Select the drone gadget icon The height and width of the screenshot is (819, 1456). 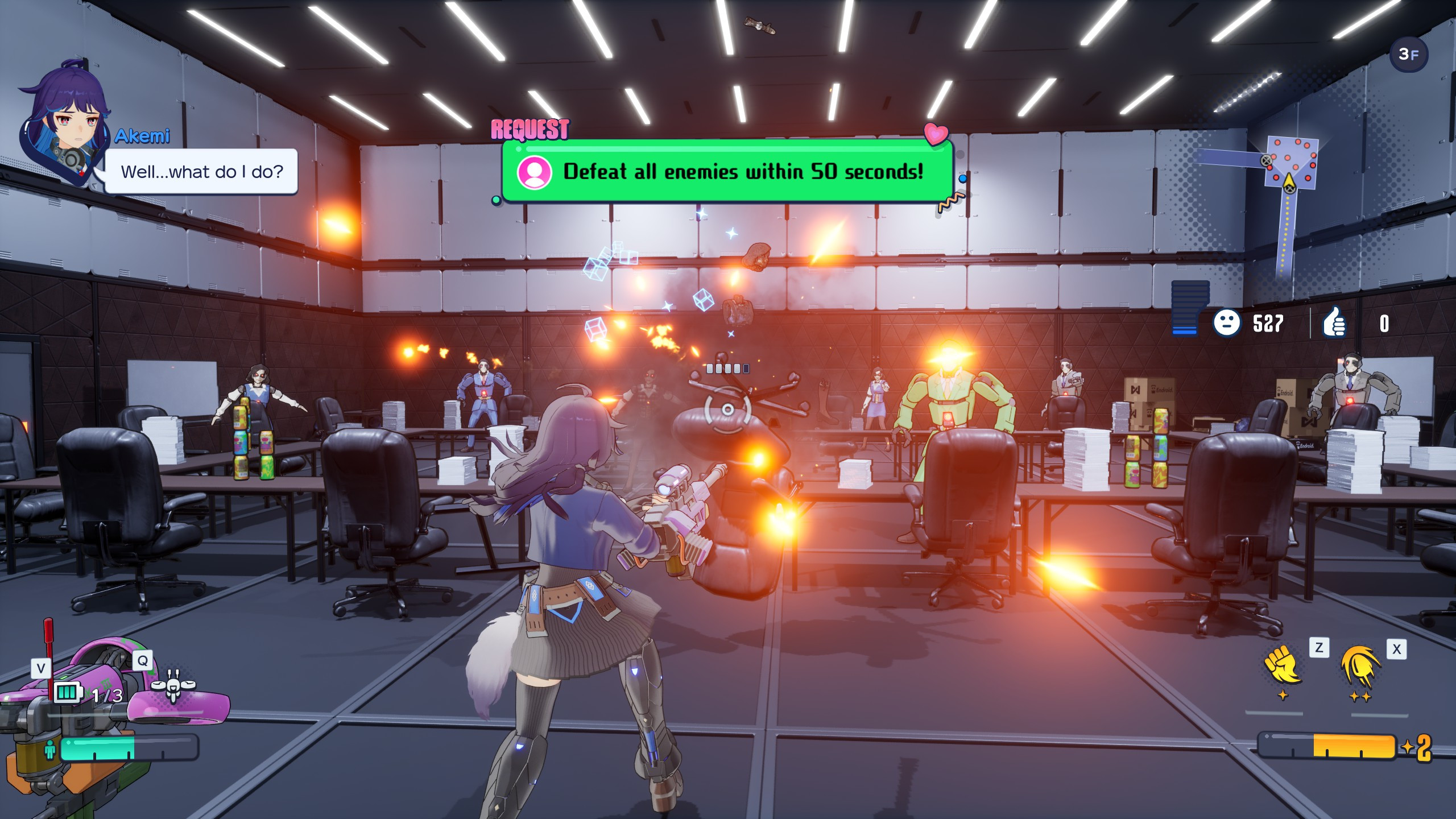pos(173,686)
